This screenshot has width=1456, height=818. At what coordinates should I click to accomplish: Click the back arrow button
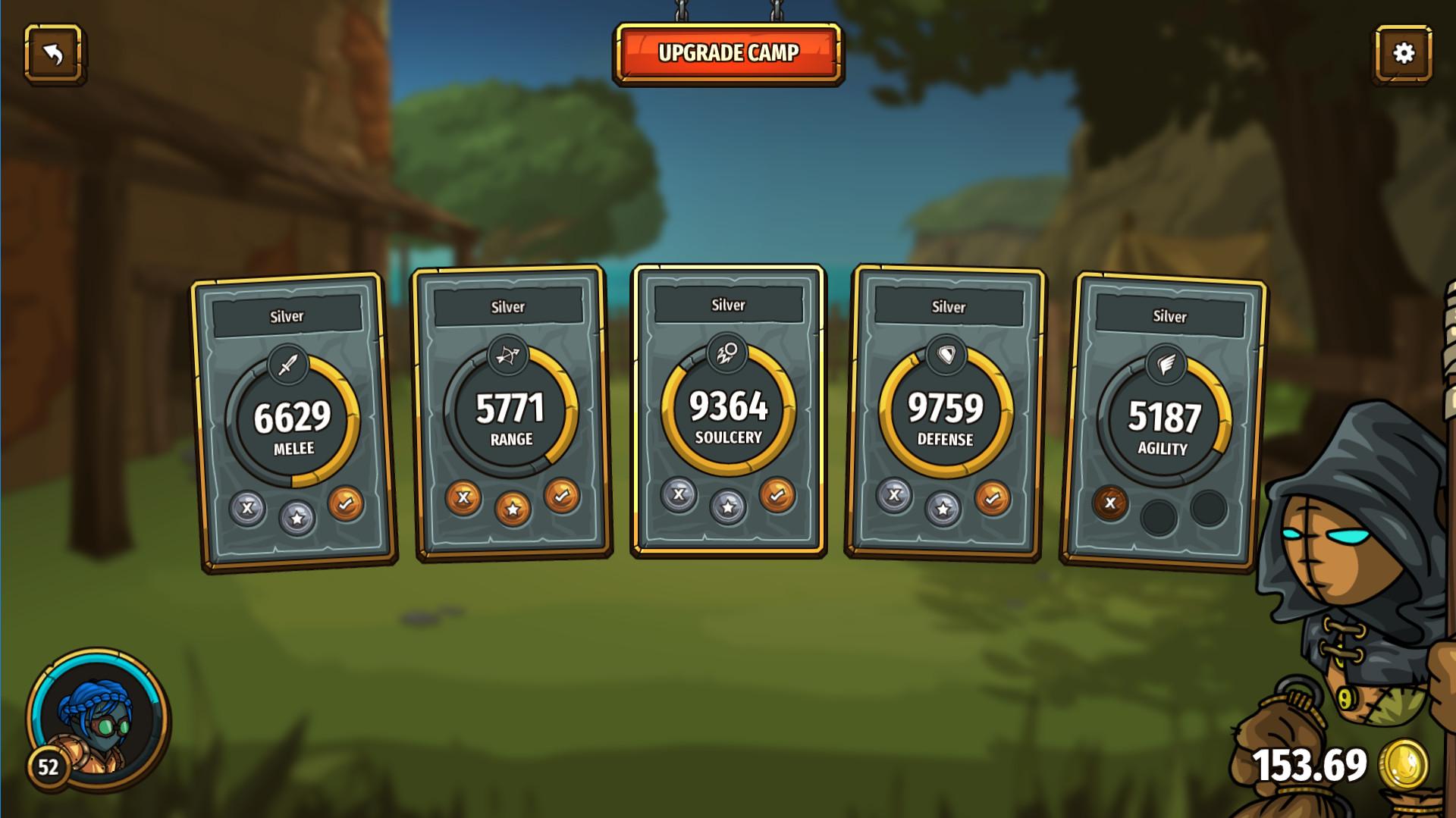click(53, 53)
